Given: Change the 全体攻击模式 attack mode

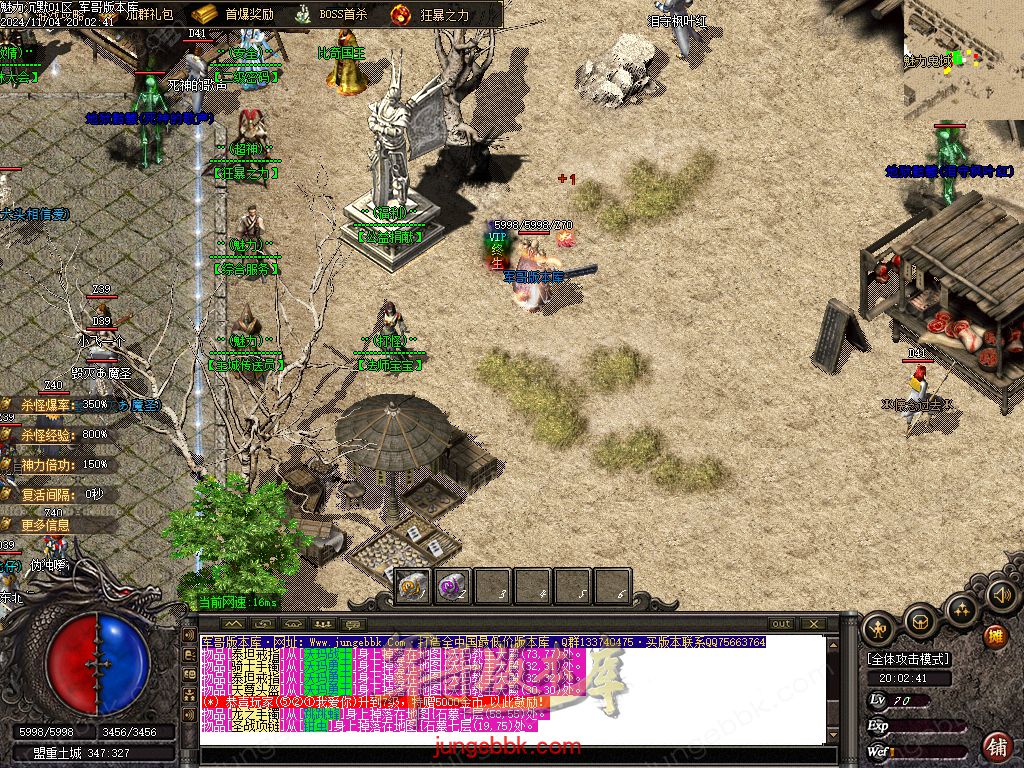Looking at the screenshot, I should coord(908,659).
